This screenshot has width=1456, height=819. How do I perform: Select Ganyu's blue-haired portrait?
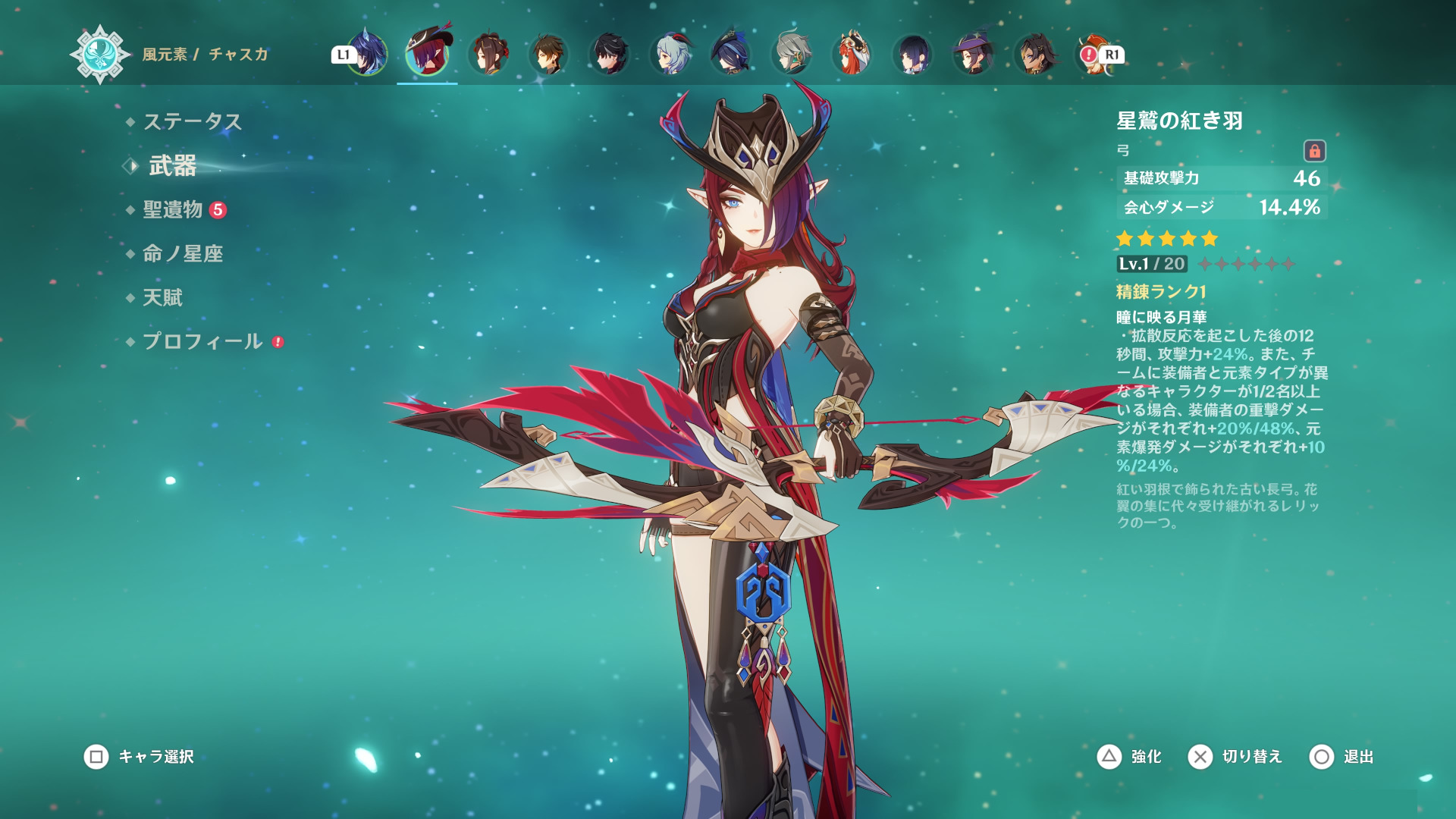point(670,54)
